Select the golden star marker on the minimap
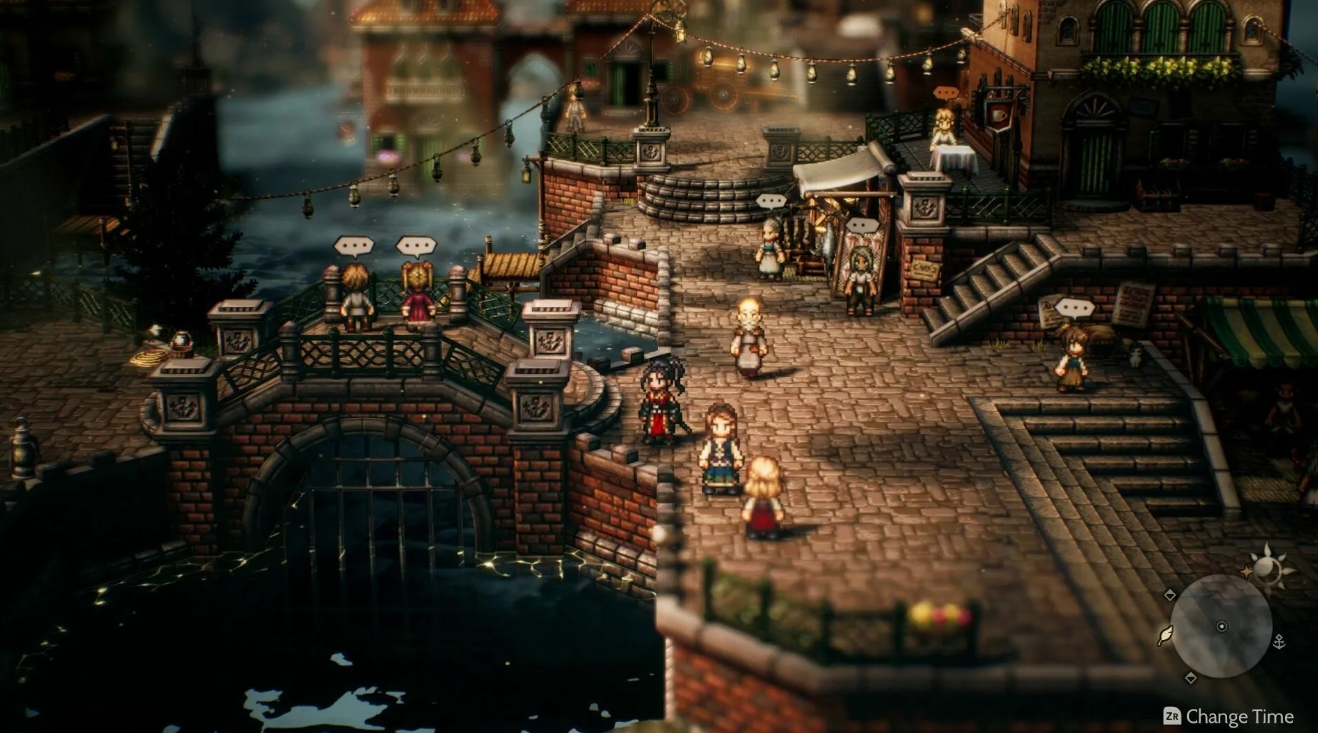This screenshot has width=1318, height=733. coord(1247,571)
